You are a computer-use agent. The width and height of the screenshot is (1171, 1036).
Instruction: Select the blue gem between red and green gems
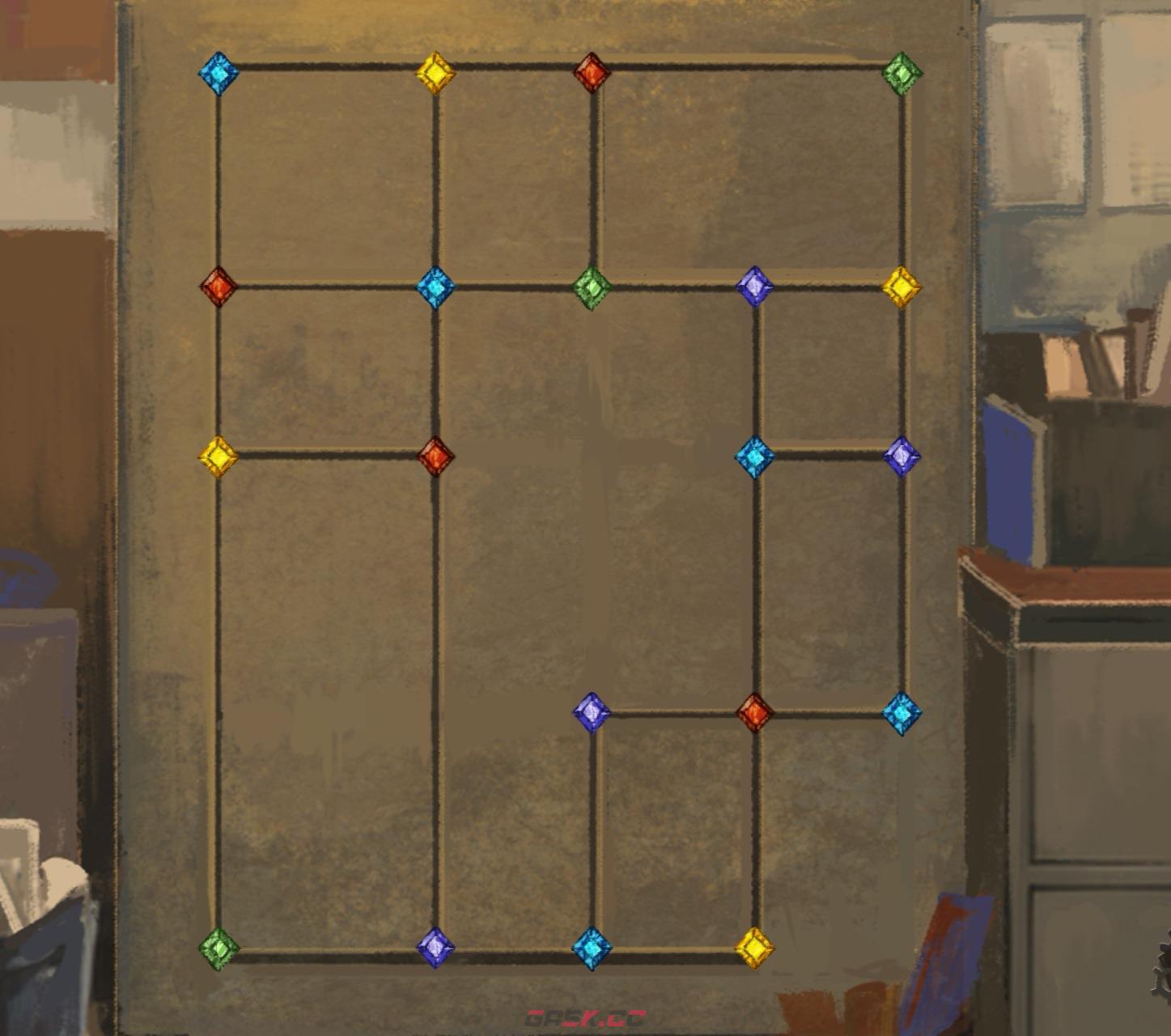pyautogui.click(x=435, y=287)
